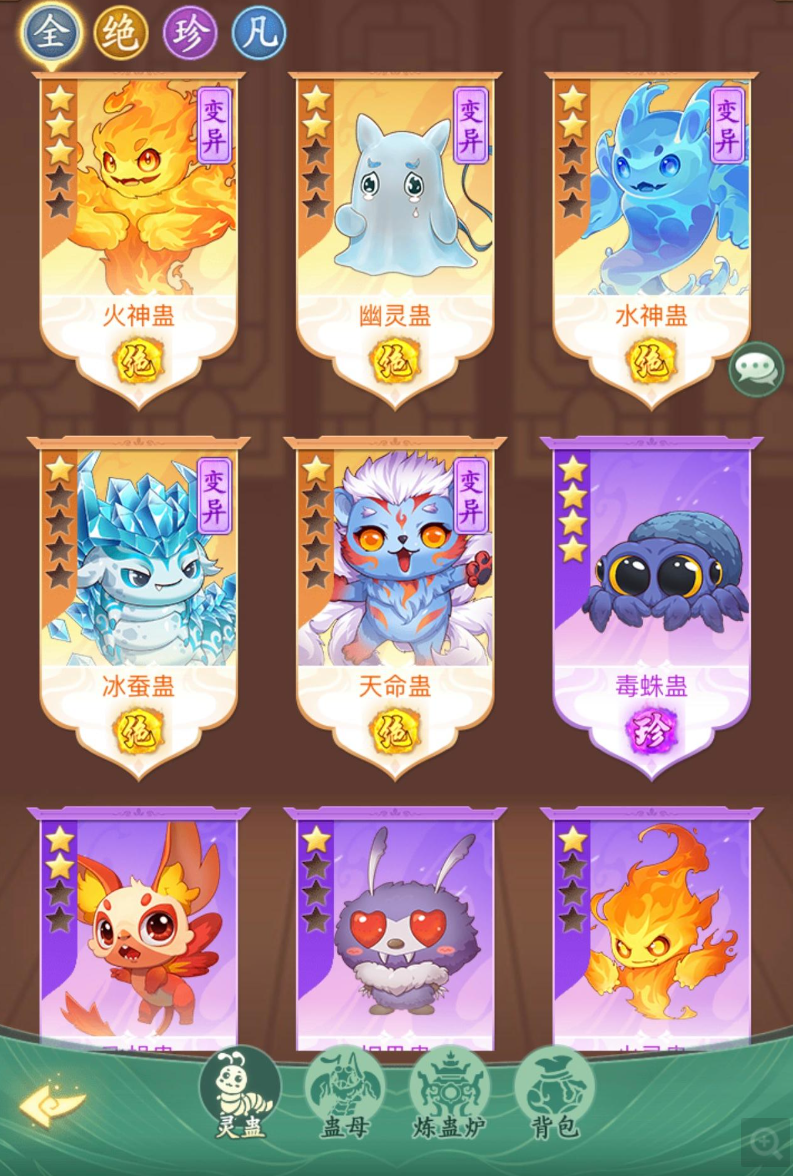This screenshot has height=1176, width=793.
Task: Choose the 水神蛊 water creature card
Action: (x=651, y=220)
